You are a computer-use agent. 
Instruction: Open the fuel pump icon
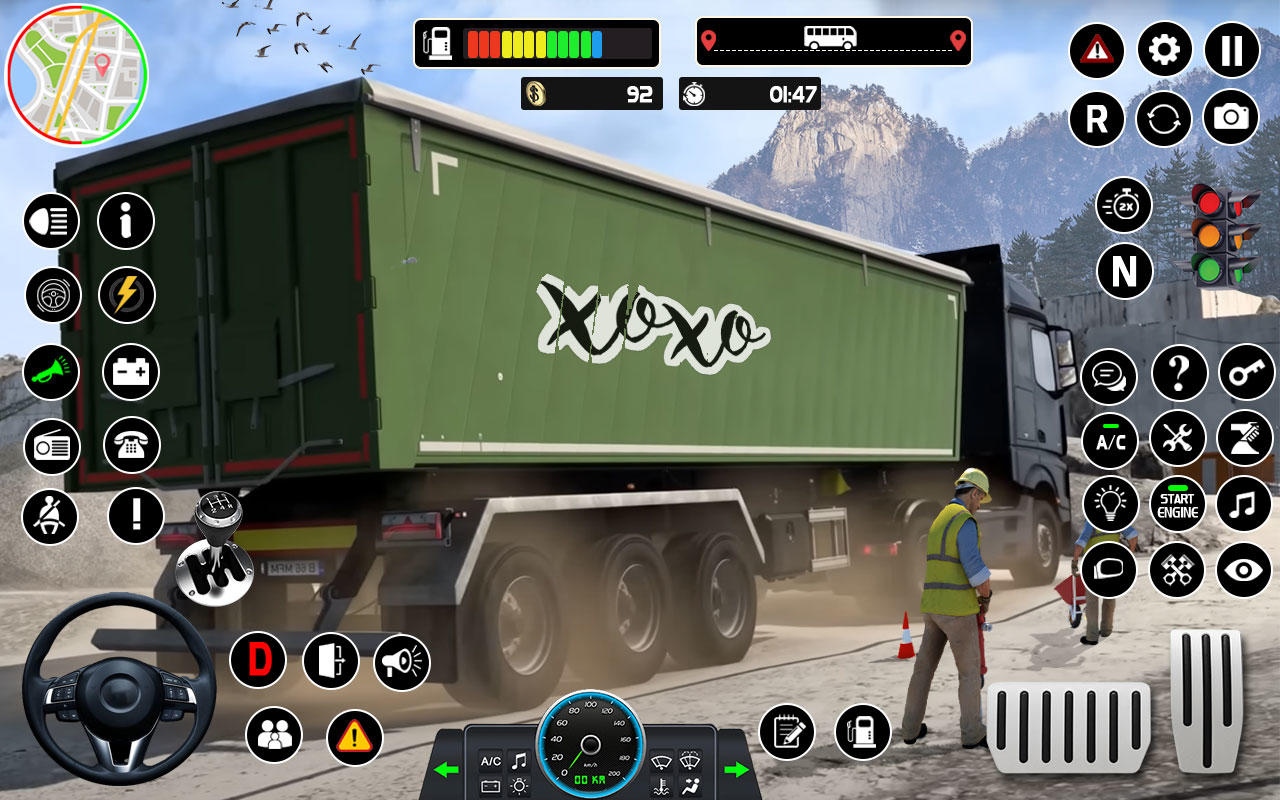coord(862,732)
